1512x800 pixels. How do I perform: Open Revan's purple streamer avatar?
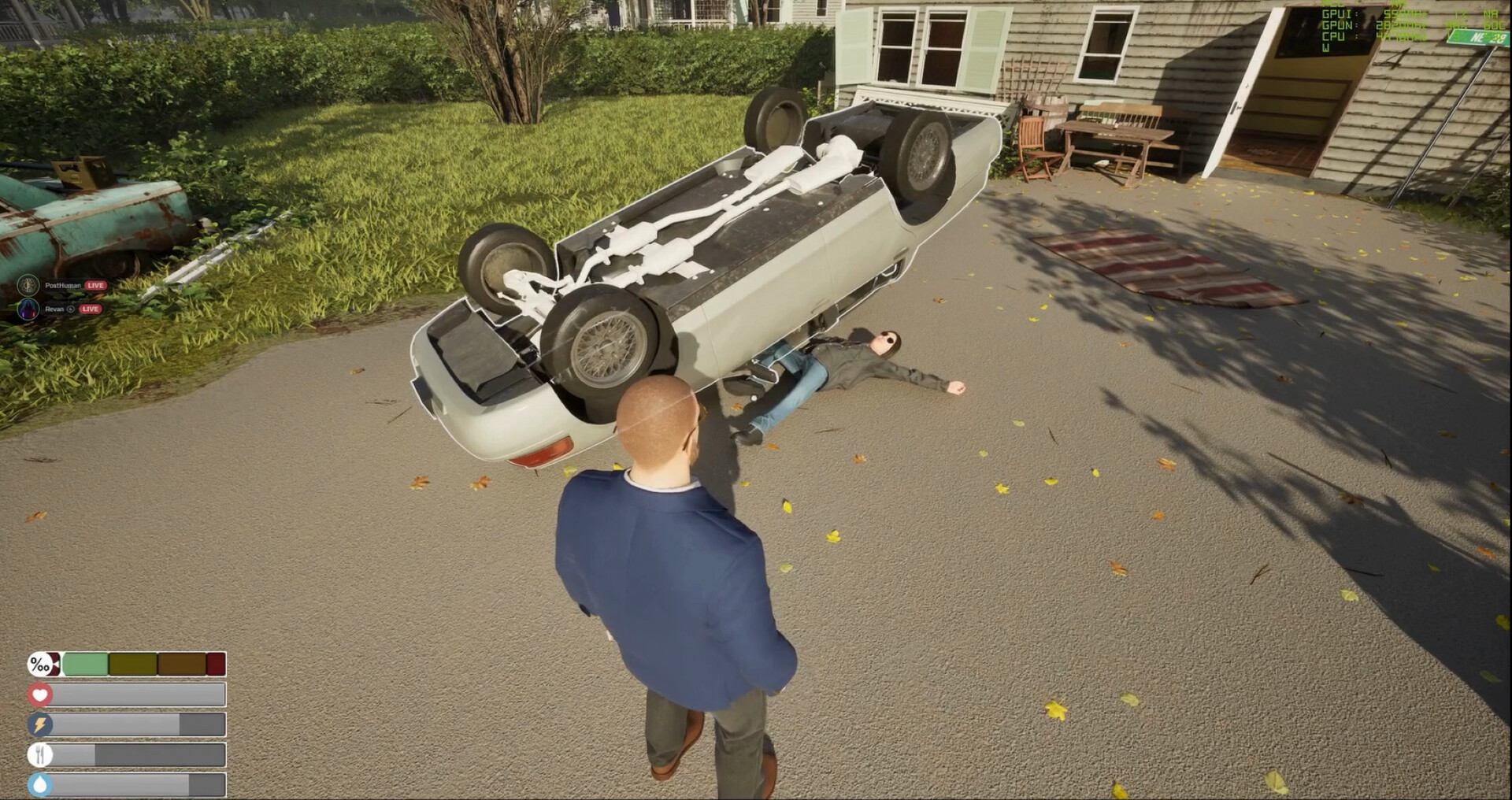coord(30,309)
